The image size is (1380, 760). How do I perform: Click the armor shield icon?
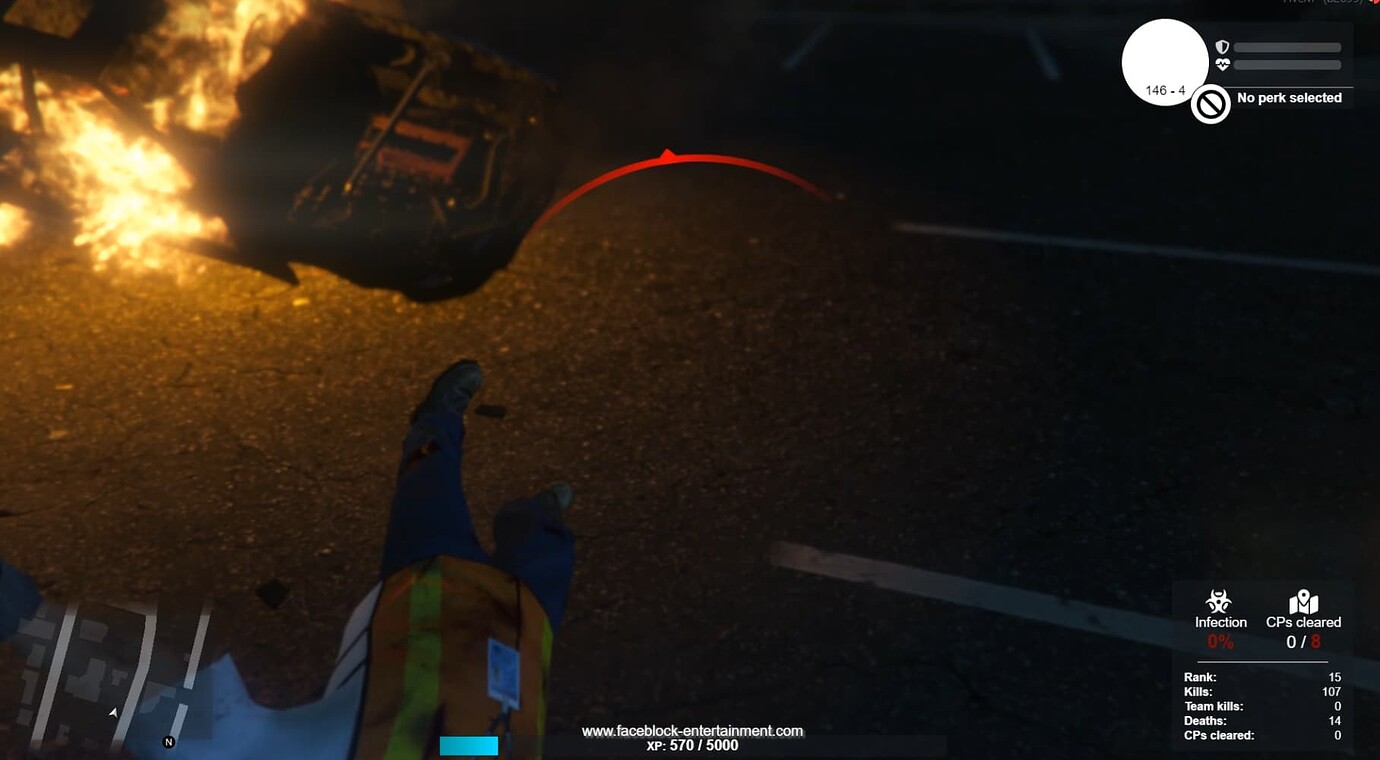point(1220,46)
